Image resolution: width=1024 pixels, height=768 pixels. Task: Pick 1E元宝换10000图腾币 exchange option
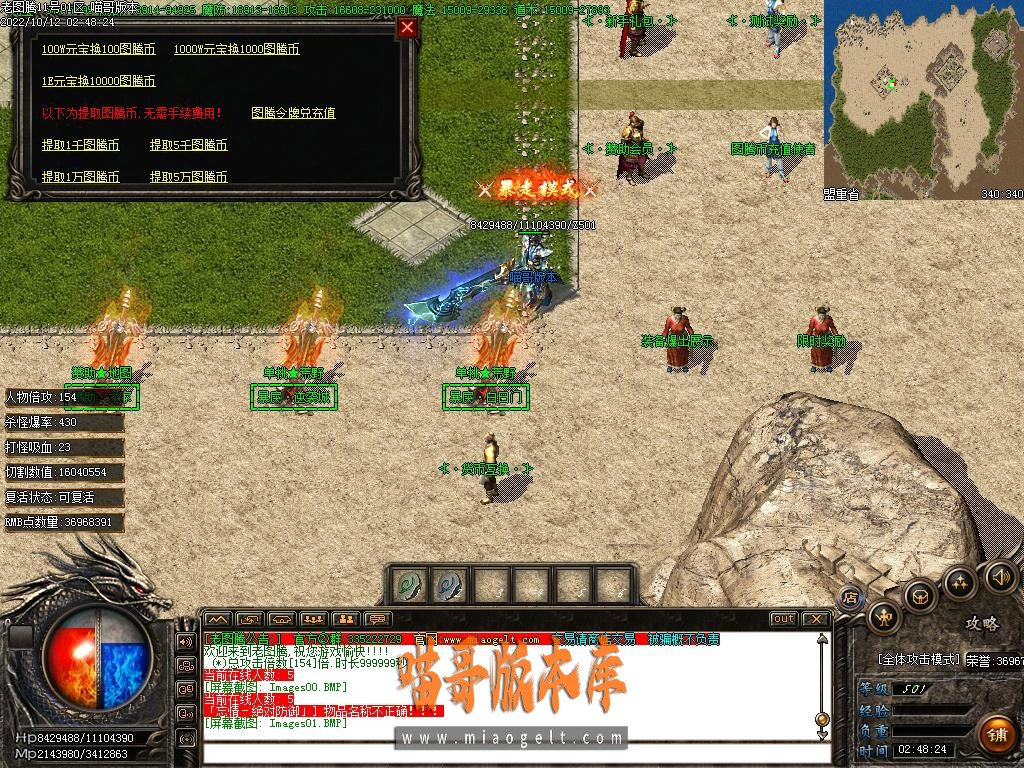[98, 81]
